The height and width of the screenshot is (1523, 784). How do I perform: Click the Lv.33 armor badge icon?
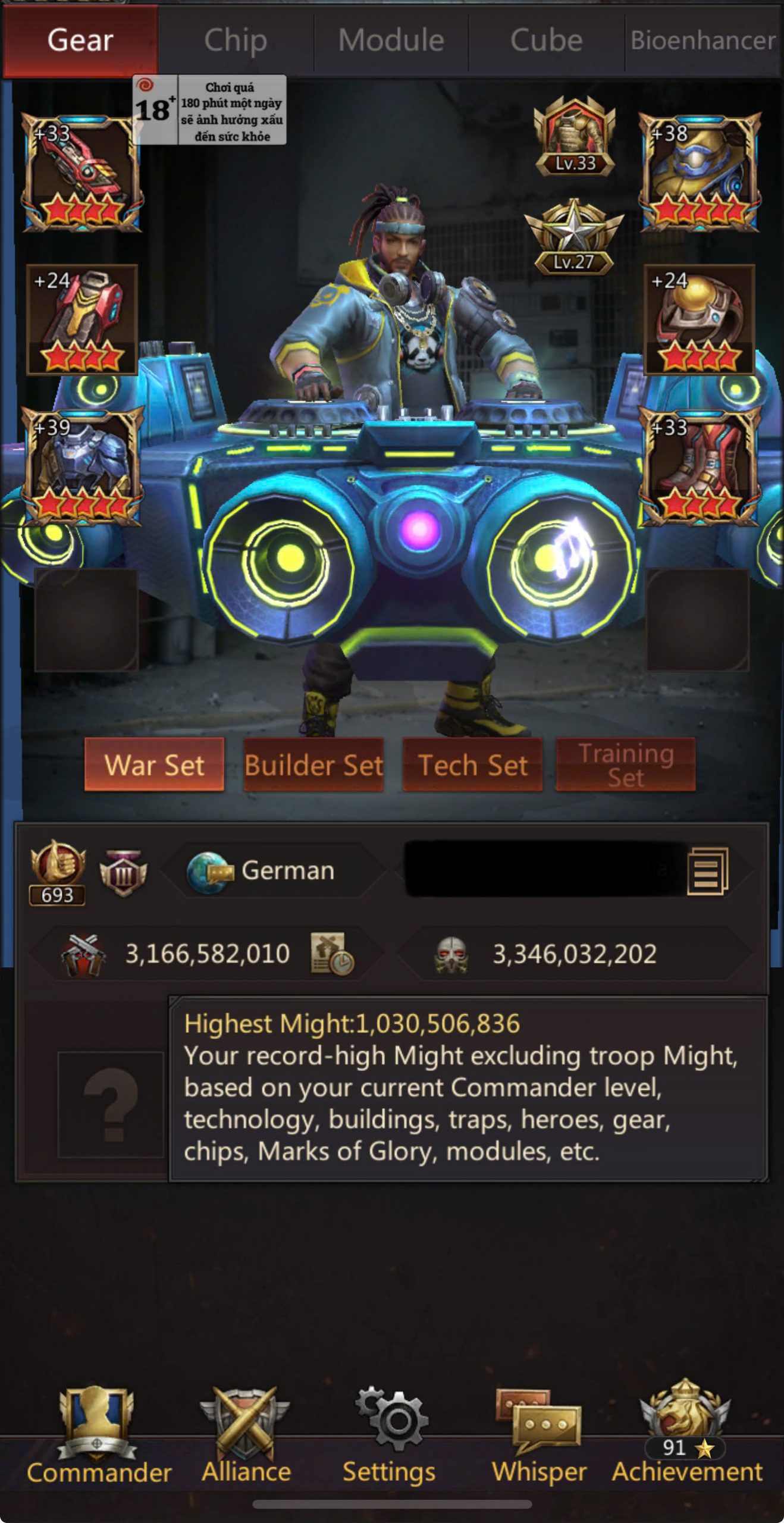[x=574, y=137]
